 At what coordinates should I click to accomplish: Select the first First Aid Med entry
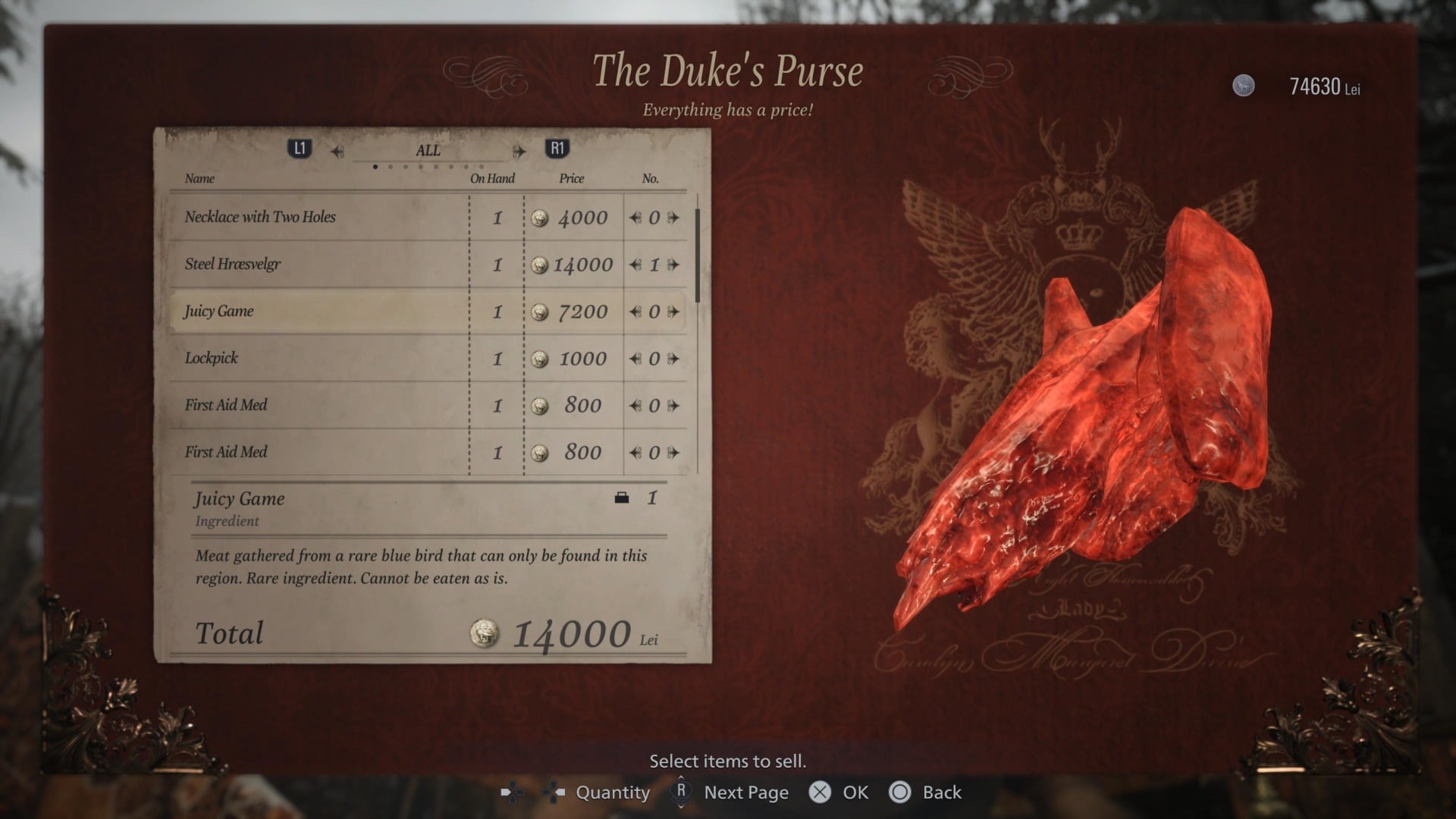coord(318,405)
